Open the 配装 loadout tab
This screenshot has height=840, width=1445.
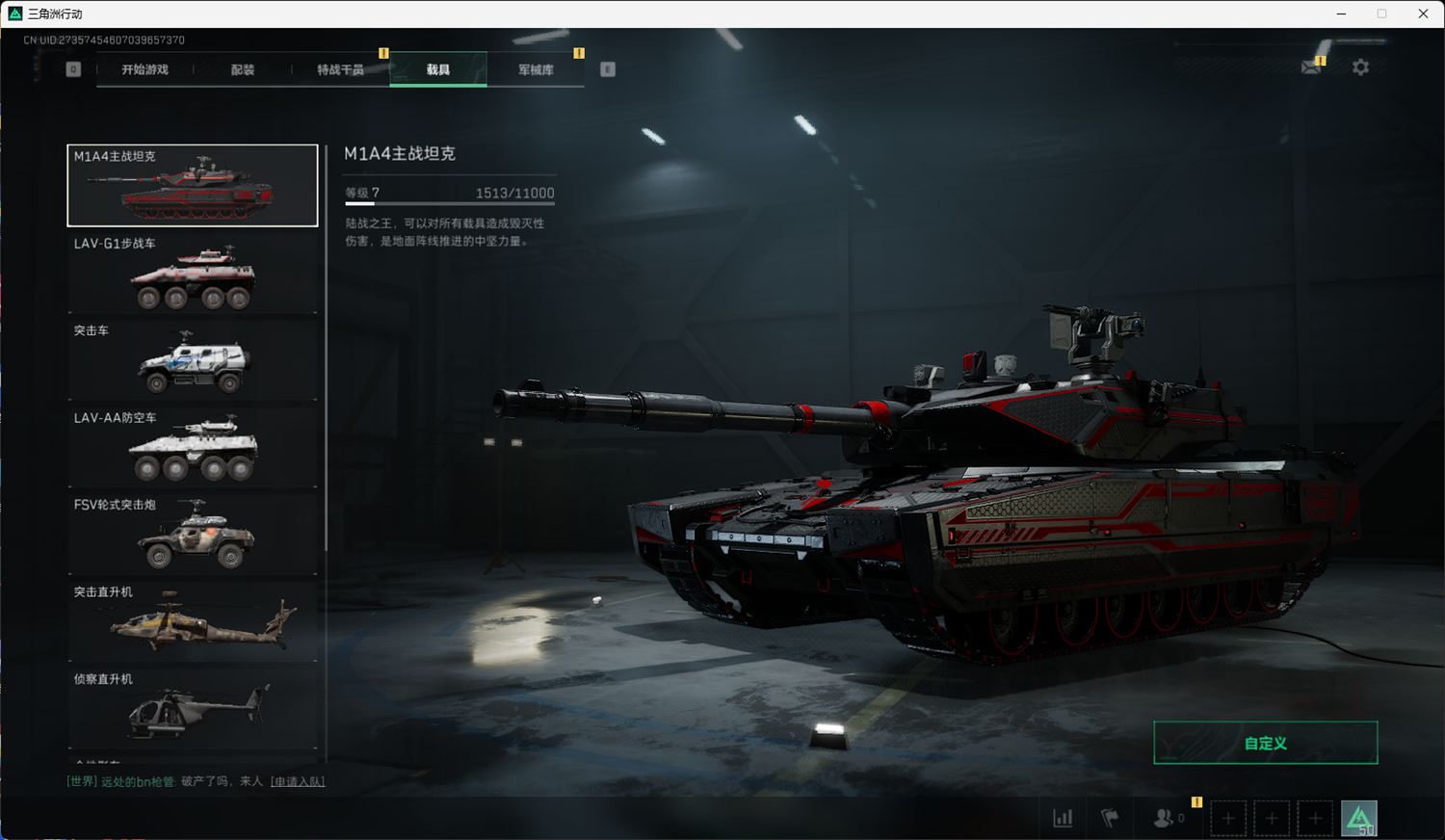(243, 69)
